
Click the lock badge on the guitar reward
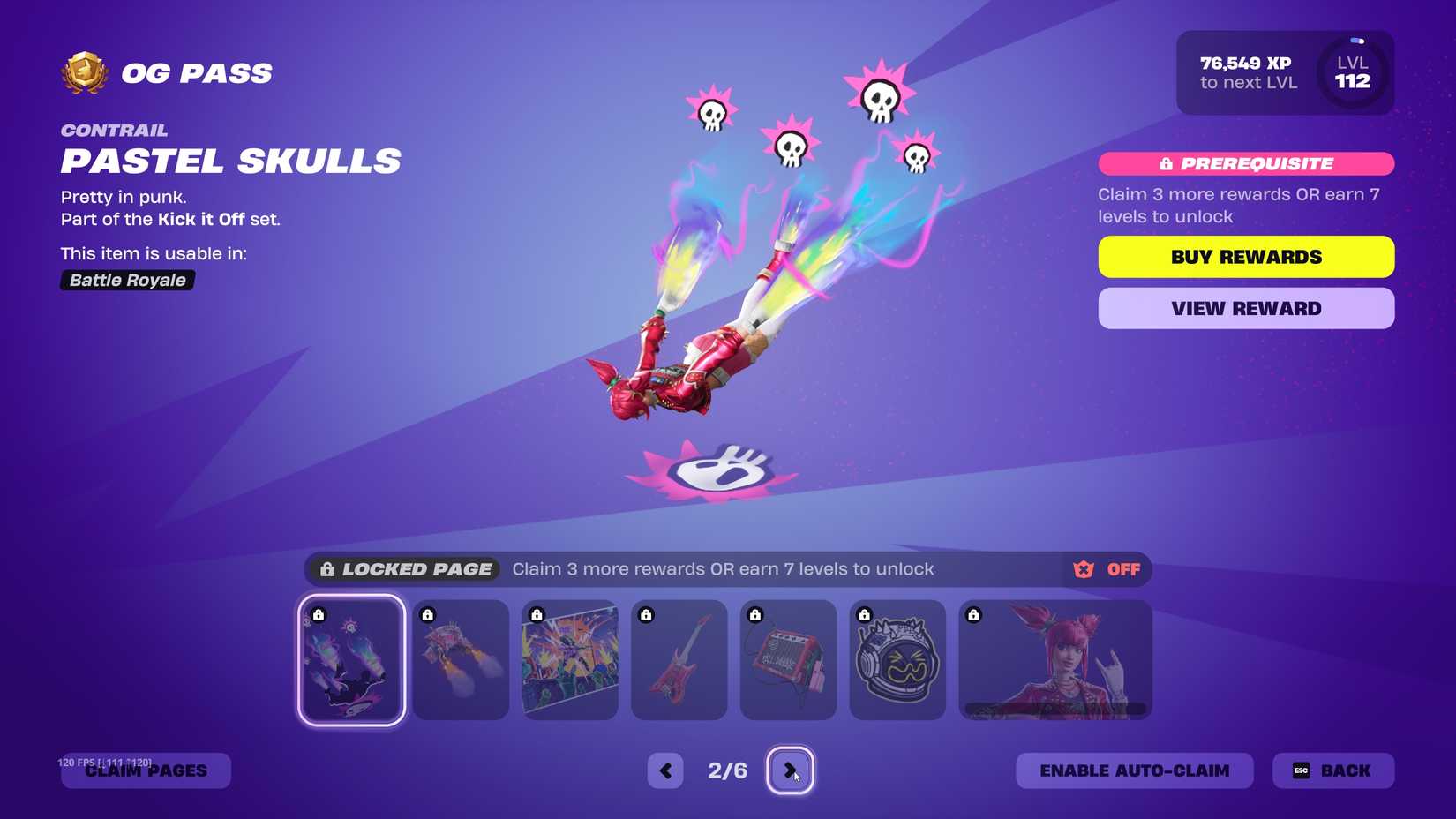tap(647, 615)
